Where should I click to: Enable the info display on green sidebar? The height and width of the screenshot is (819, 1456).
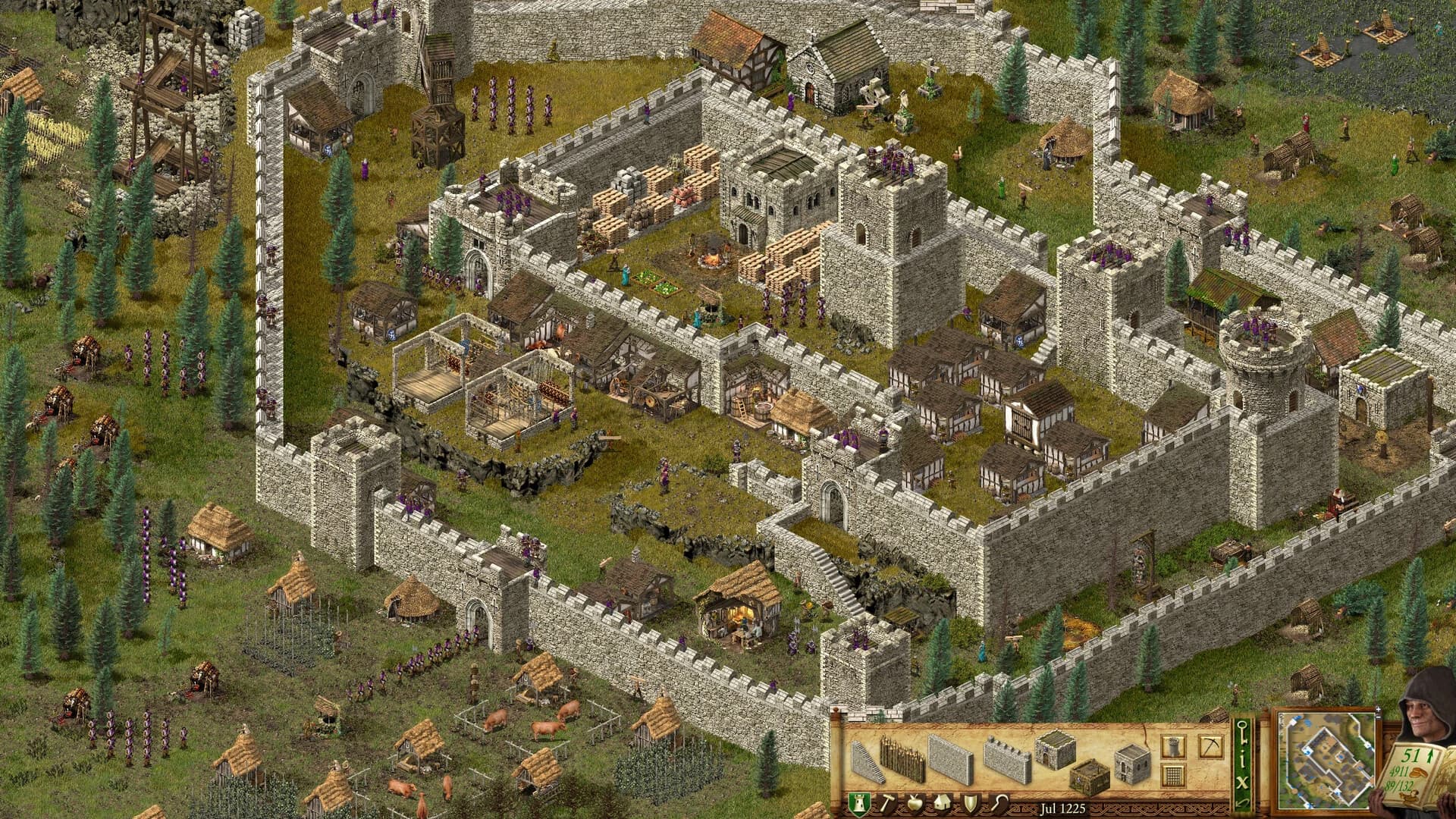[x=1241, y=758]
